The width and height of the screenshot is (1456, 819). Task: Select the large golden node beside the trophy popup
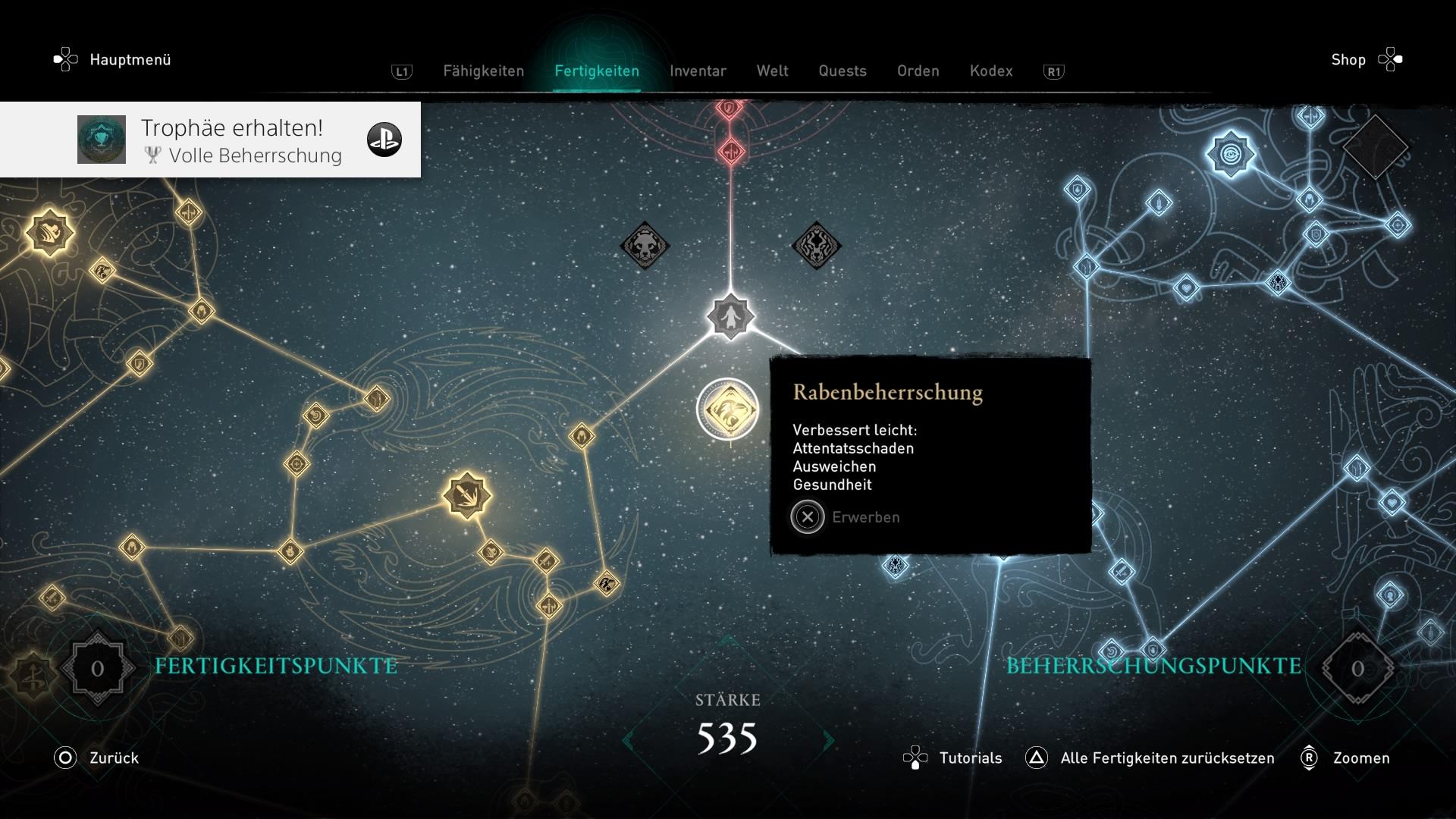click(x=50, y=232)
